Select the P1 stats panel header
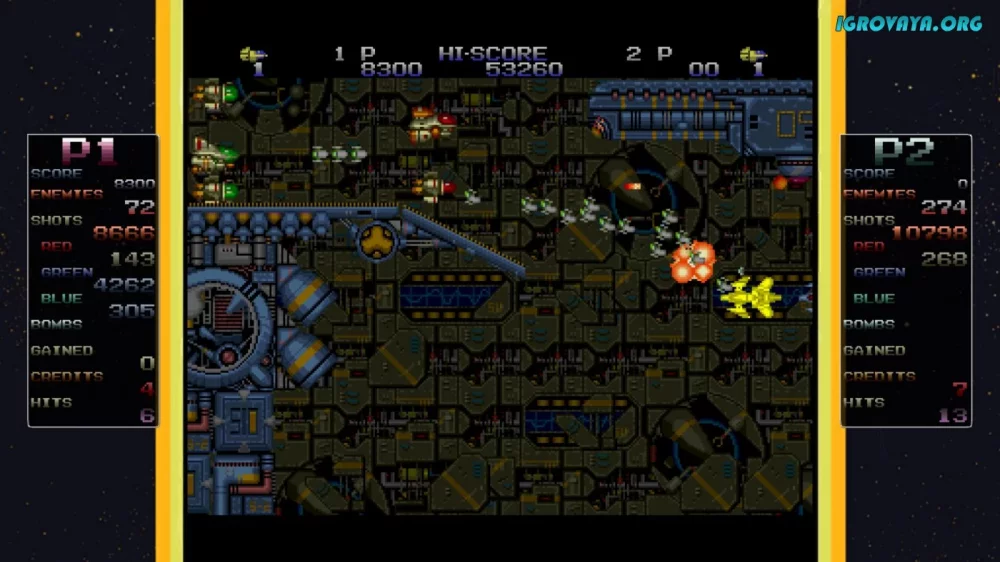The height and width of the screenshot is (562, 1000). click(x=91, y=151)
